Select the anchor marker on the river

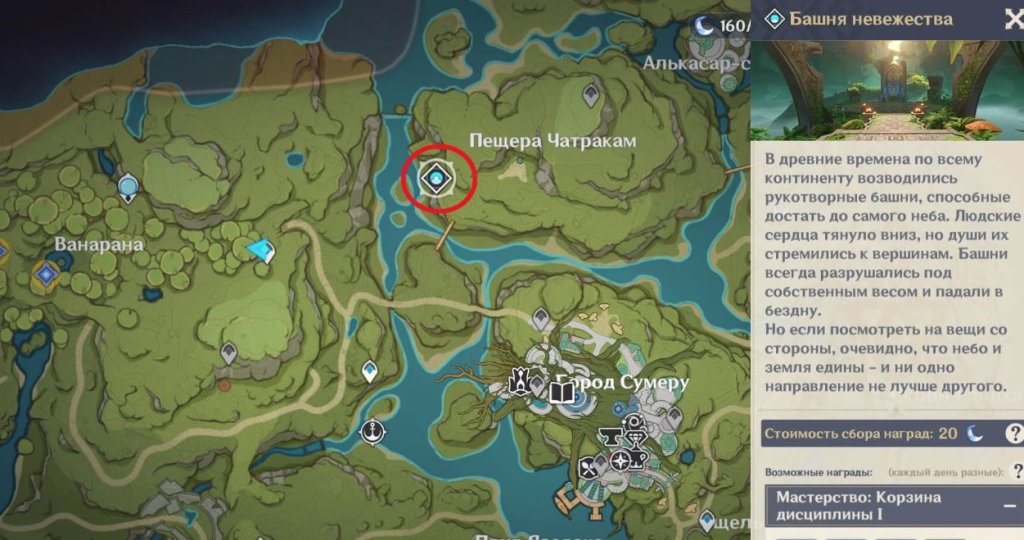pyautogui.click(x=374, y=432)
